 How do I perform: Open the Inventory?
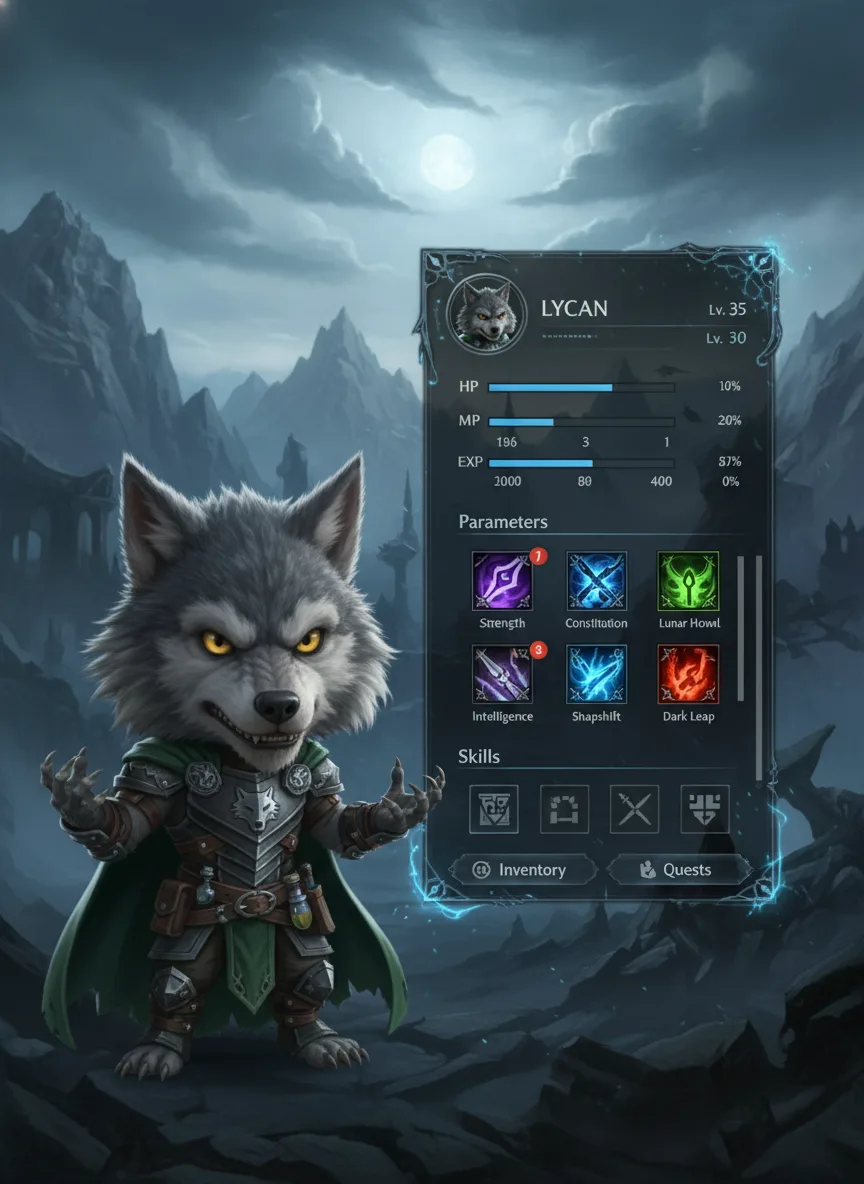pos(522,870)
